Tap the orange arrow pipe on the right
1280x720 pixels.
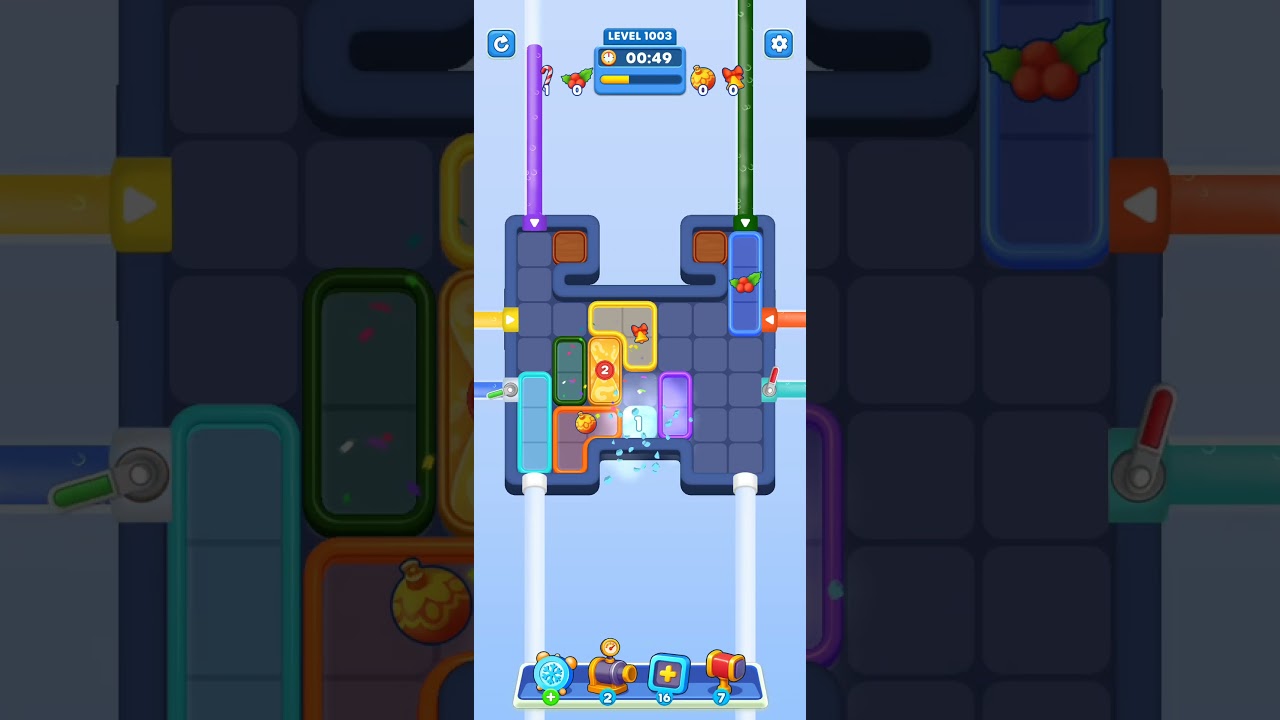pos(770,319)
